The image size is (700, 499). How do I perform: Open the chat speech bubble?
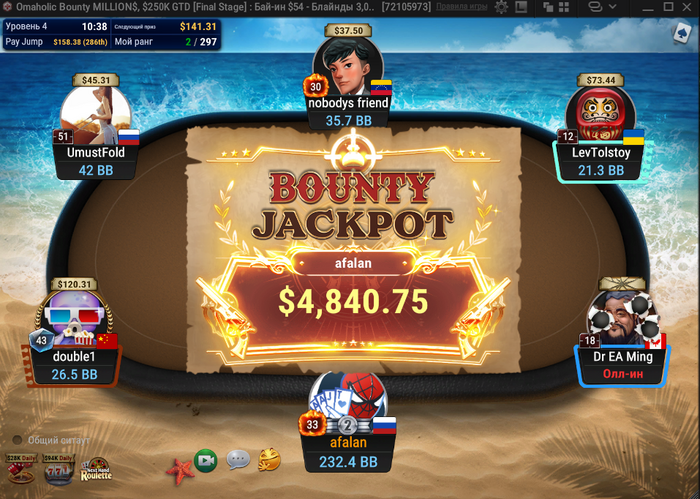(x=237, y=460)
